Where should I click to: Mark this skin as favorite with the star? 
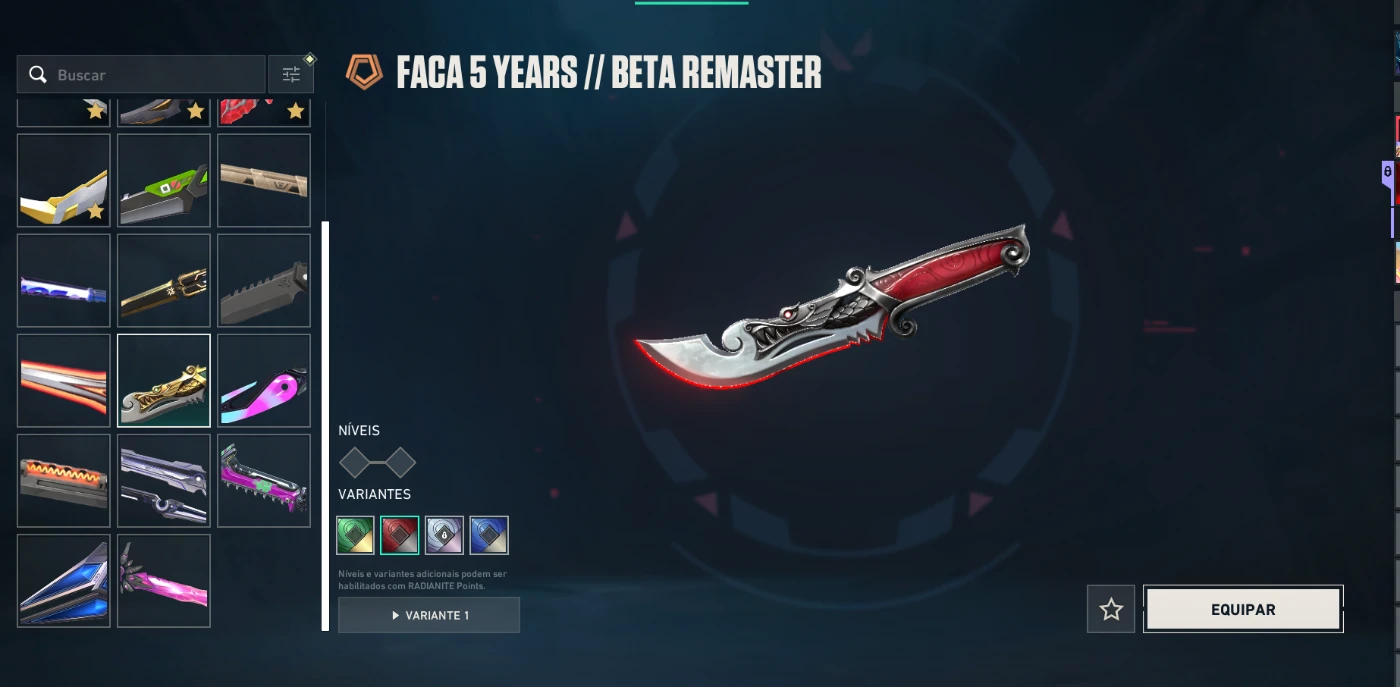[x=1111, y=609]
